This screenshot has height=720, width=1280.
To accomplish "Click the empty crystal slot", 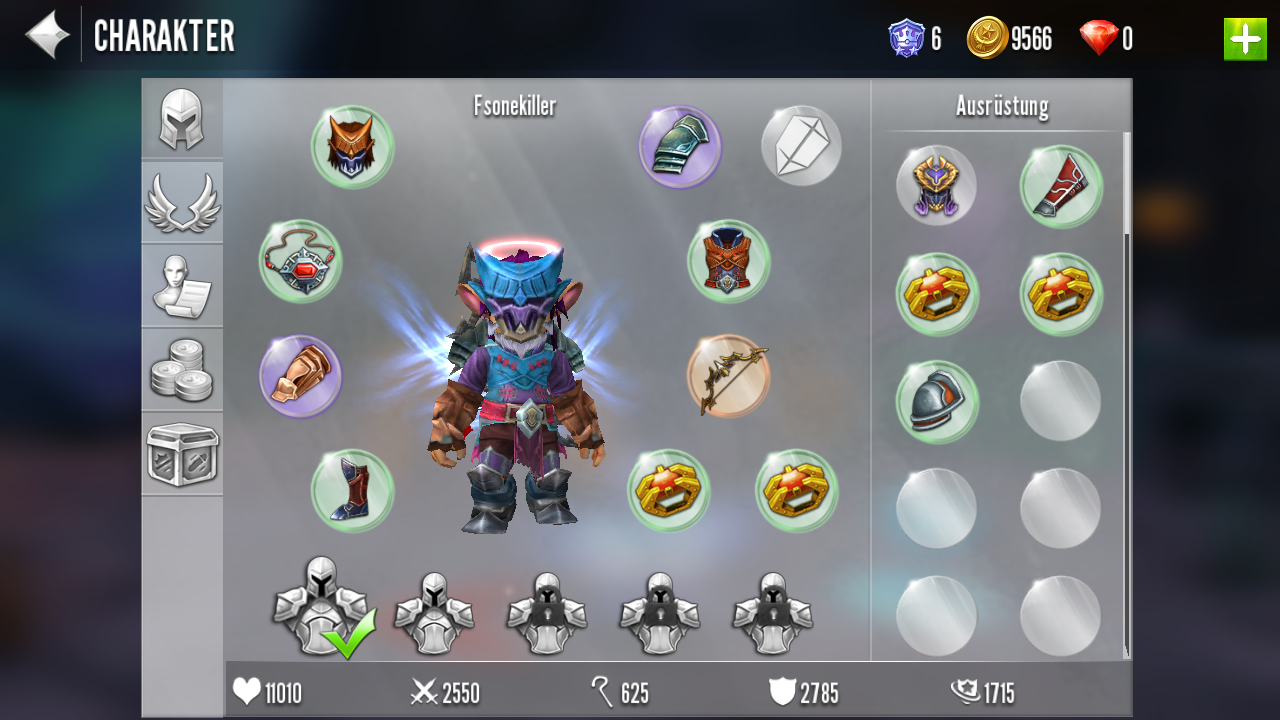I will [801, 146].
